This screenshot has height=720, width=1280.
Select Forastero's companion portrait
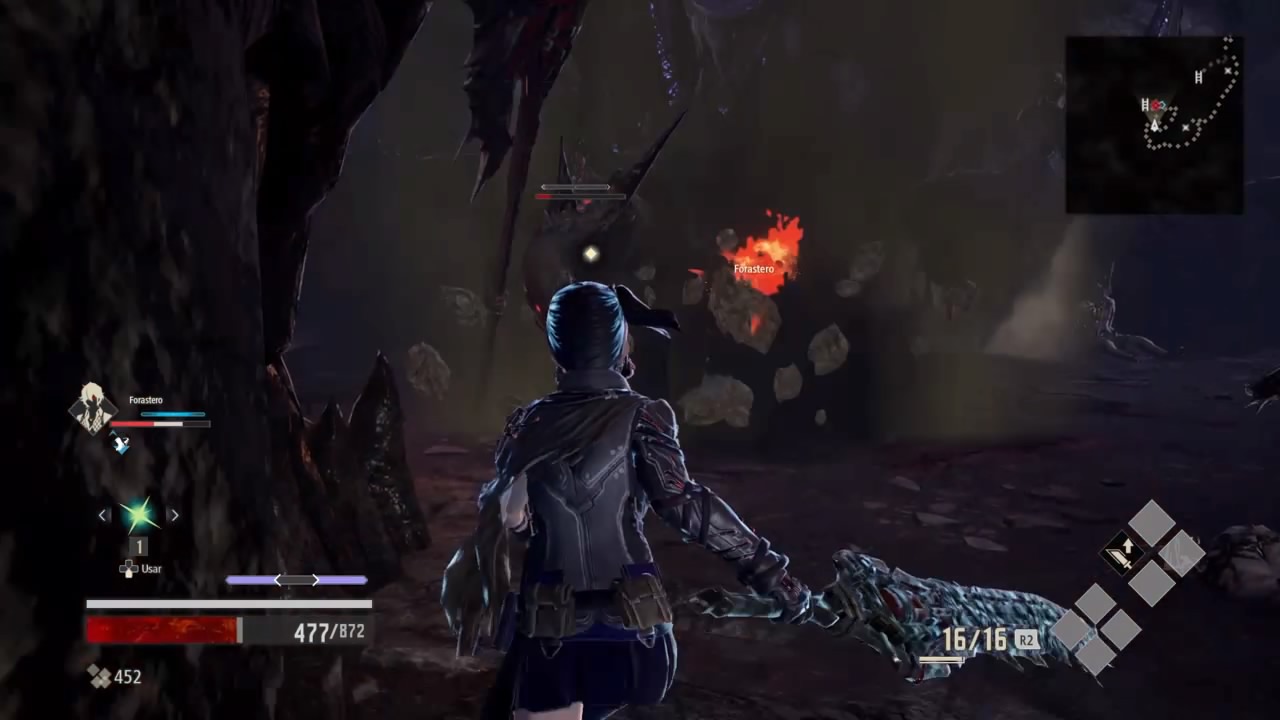[x=93, y=407]
